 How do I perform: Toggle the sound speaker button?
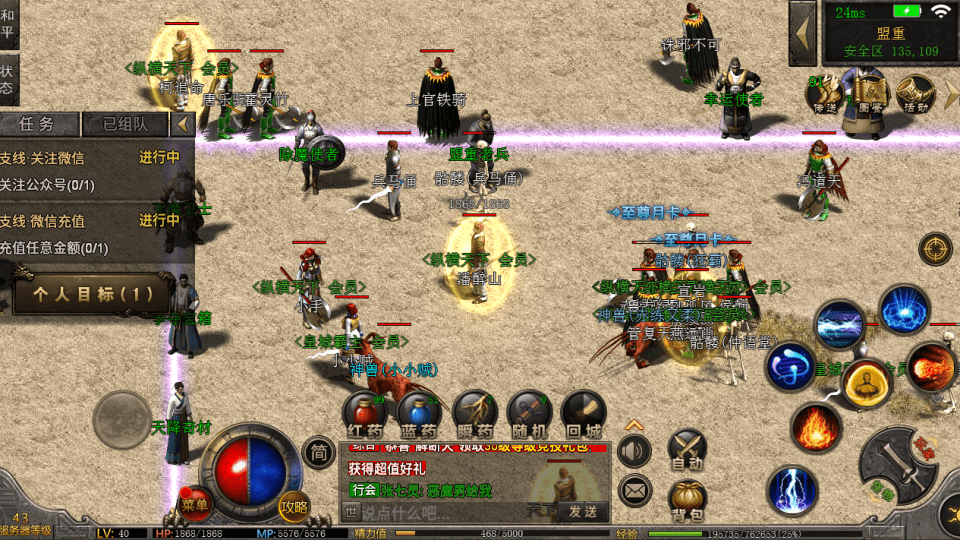pos(634,451)
